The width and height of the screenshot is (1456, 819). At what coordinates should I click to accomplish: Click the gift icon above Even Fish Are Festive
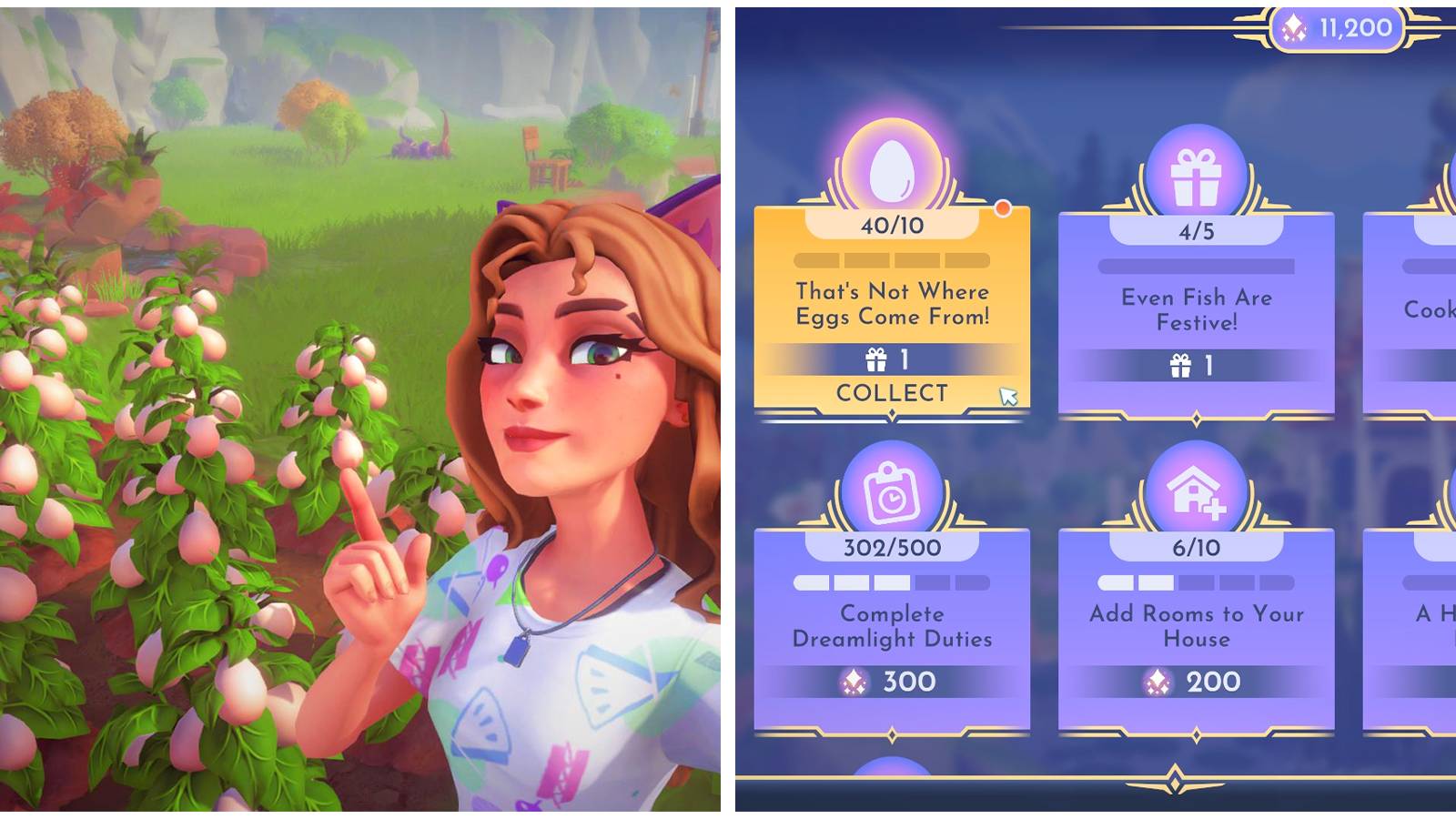pyautogui.click(x=1197, y=168)
